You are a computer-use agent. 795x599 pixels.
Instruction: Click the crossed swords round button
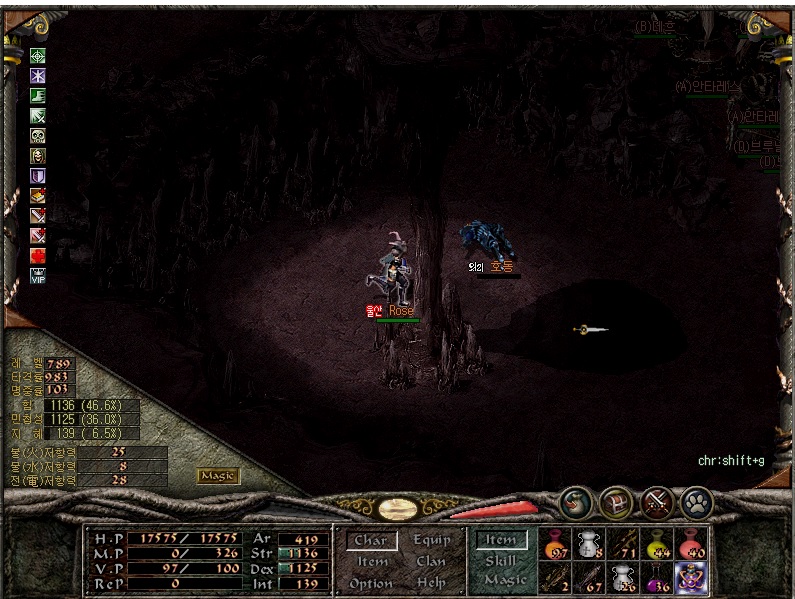[x=656, y=500]
